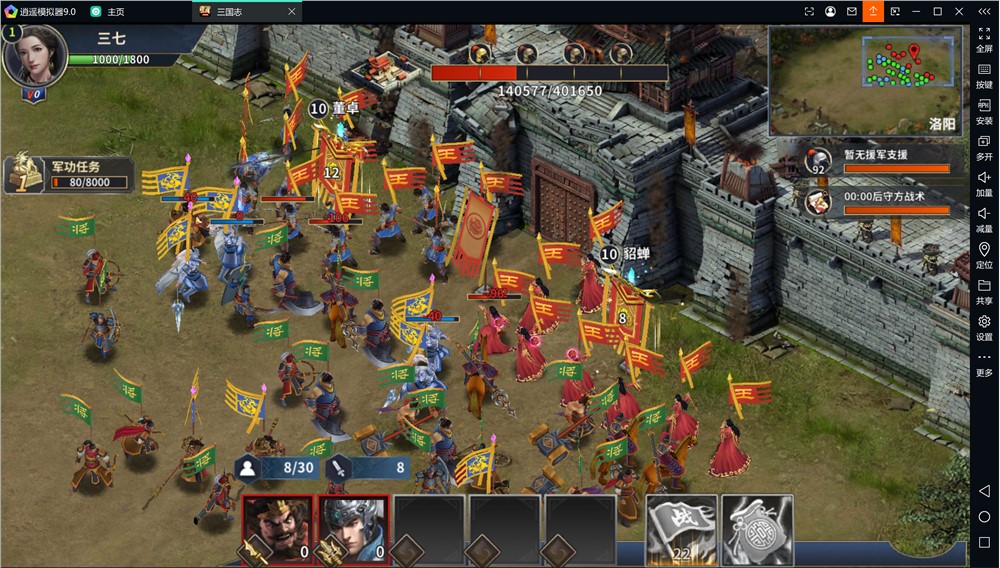
Task: Open the reinforcement helmet icon panel
Action: [819, 160]
